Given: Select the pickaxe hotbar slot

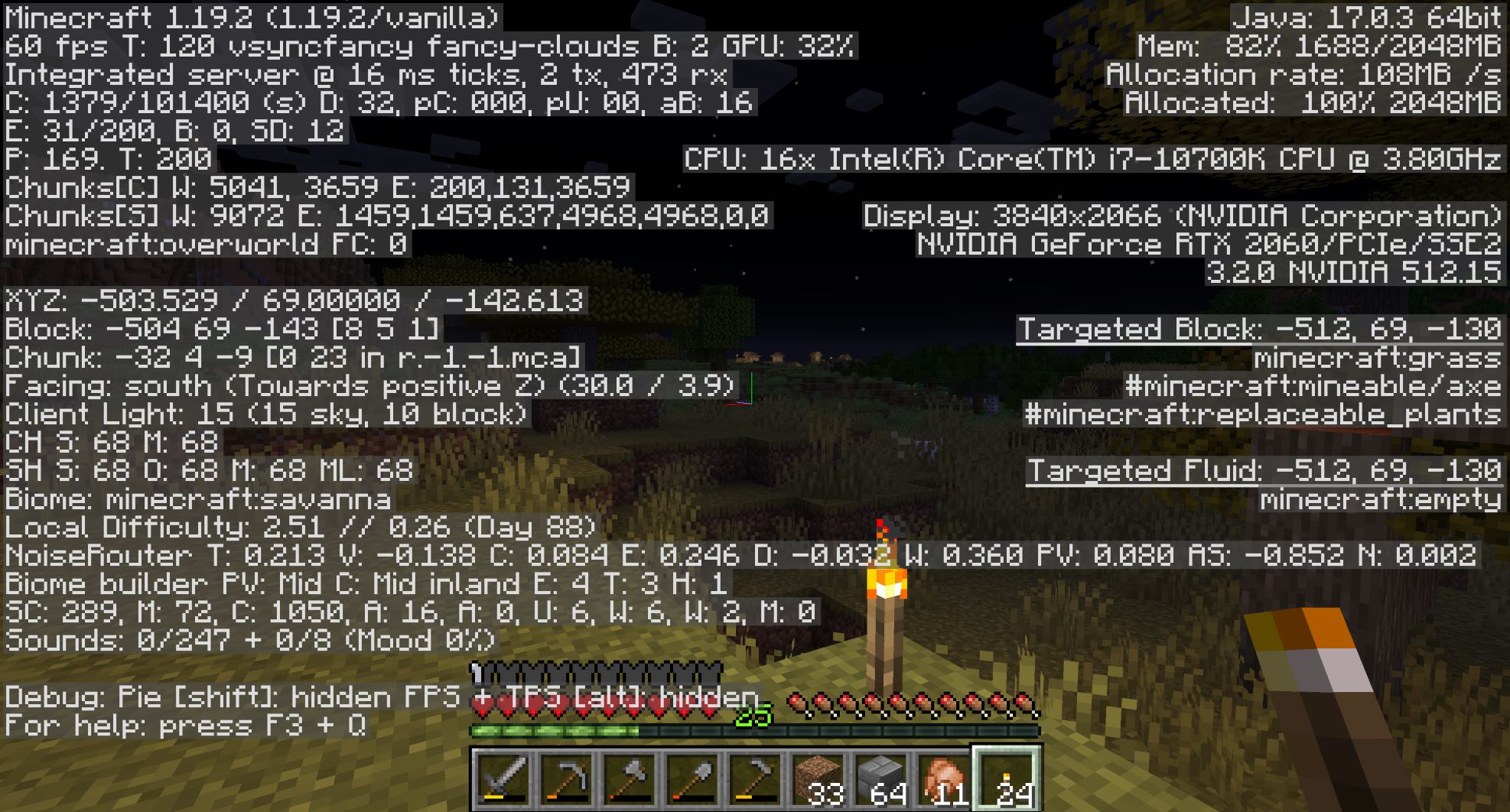Looking at the screenshot, I should (x=565, y=780).
